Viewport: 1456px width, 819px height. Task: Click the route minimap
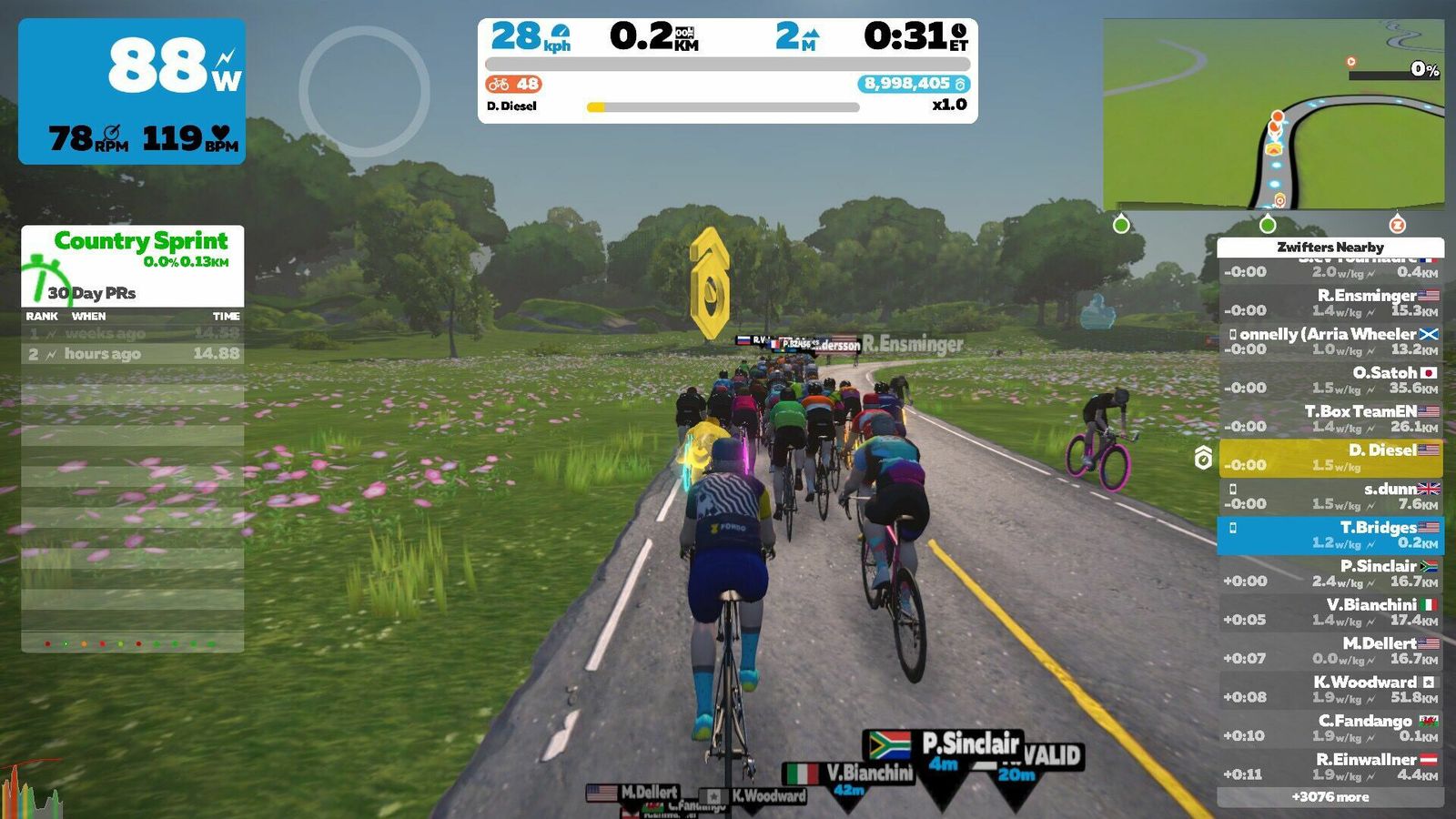[x=1273, y=115]
